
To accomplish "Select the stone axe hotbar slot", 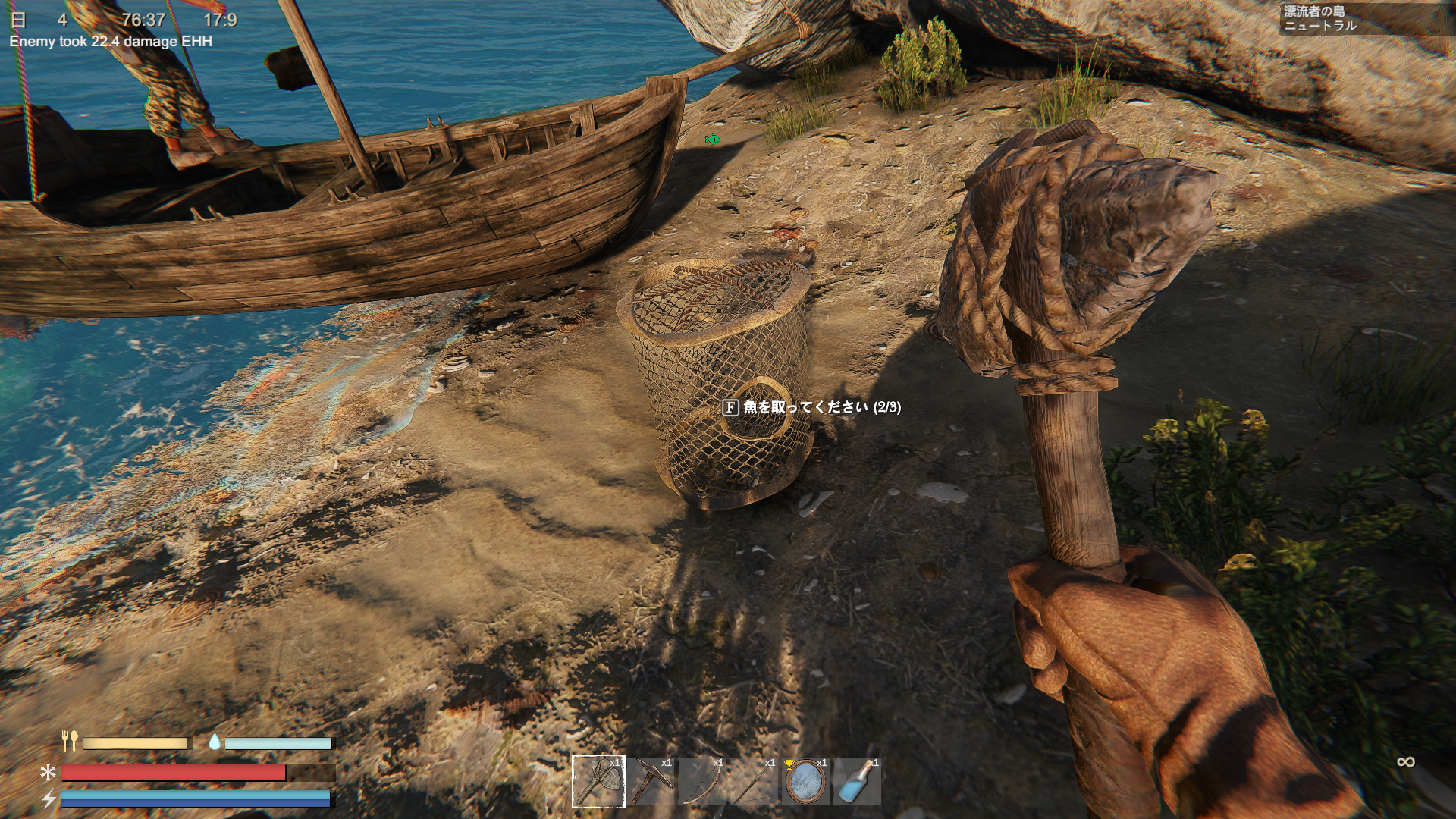I will tap(598, 781).
